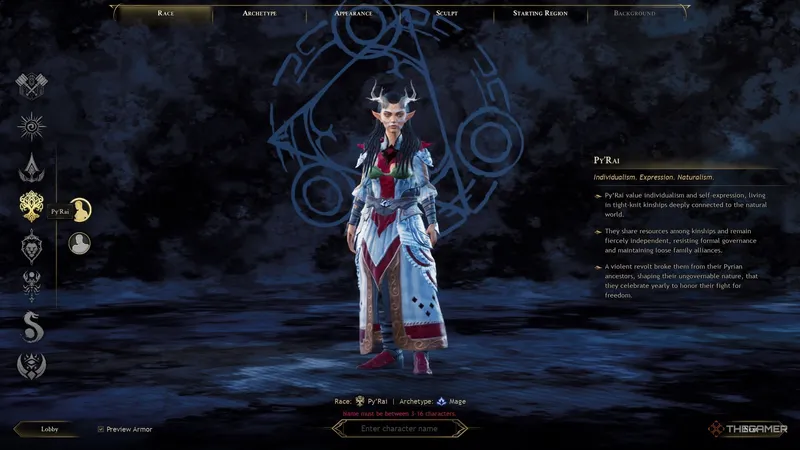This screenshot has height=450, width=800.
Task: Switch to the grey body type portrait
Action: pyautogui.click(x=80, y=243)
